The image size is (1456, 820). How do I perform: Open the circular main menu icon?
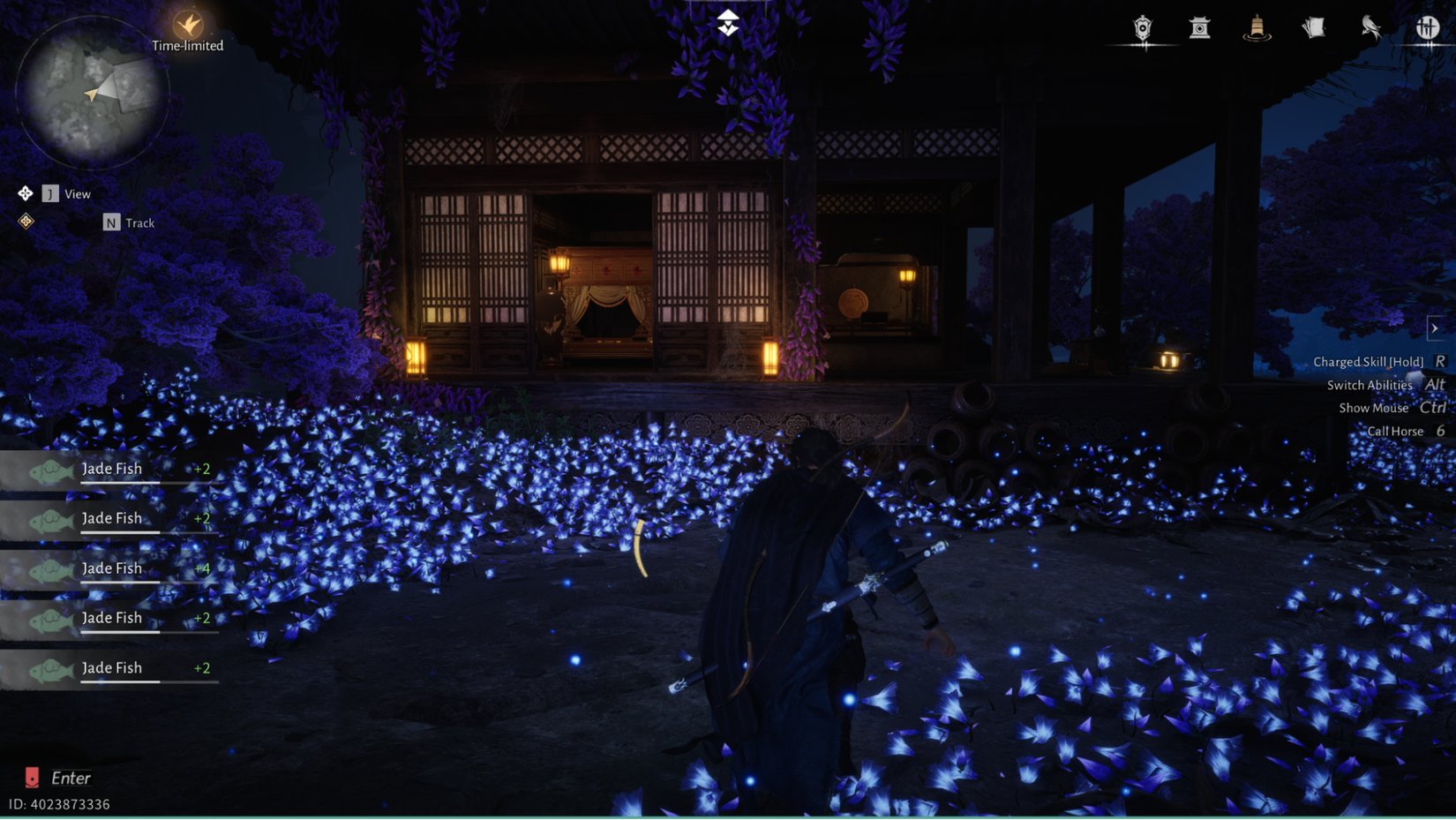click(x=1430, y=26)
